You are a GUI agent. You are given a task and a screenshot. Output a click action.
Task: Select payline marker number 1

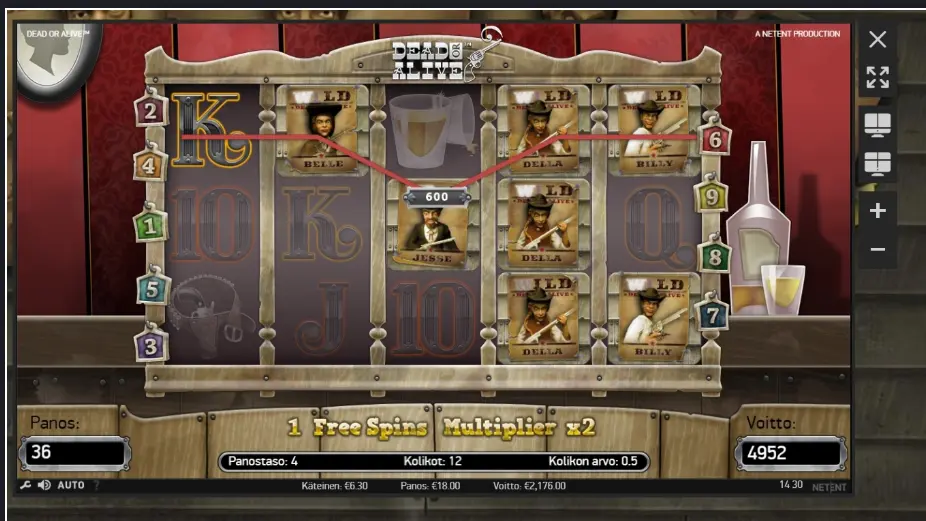click(x=151, y=225)
